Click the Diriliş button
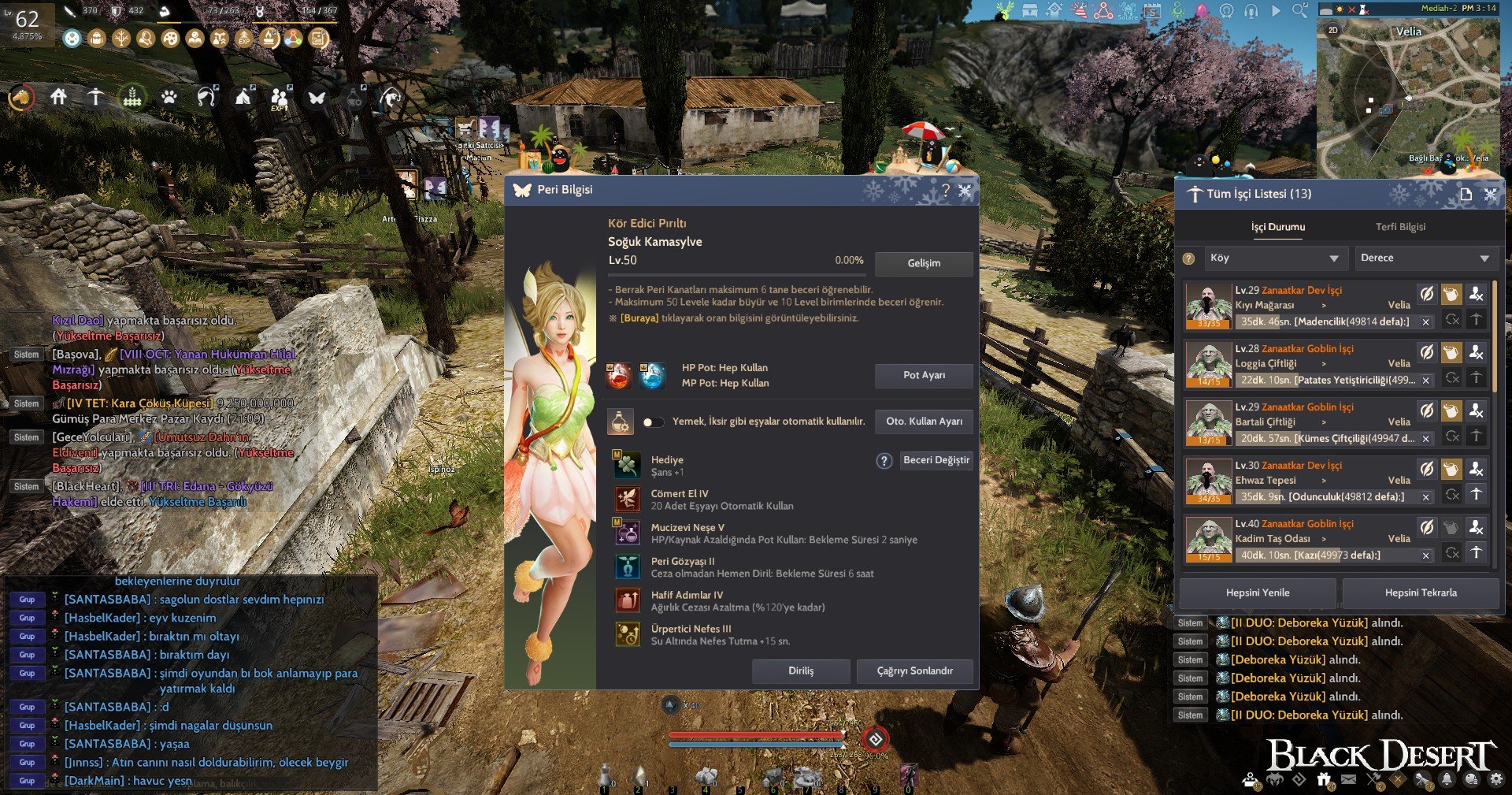The height and width of the screenshot is (795, 1512). pyautogui.click(x=801, y=671)
